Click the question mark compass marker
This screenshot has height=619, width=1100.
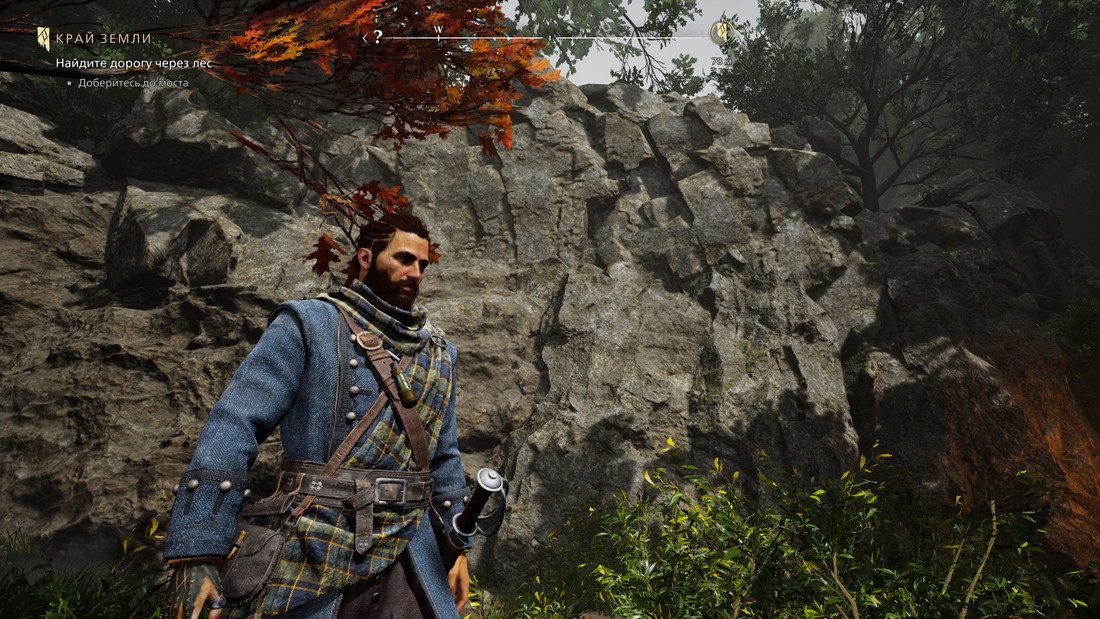pos(378,37)
